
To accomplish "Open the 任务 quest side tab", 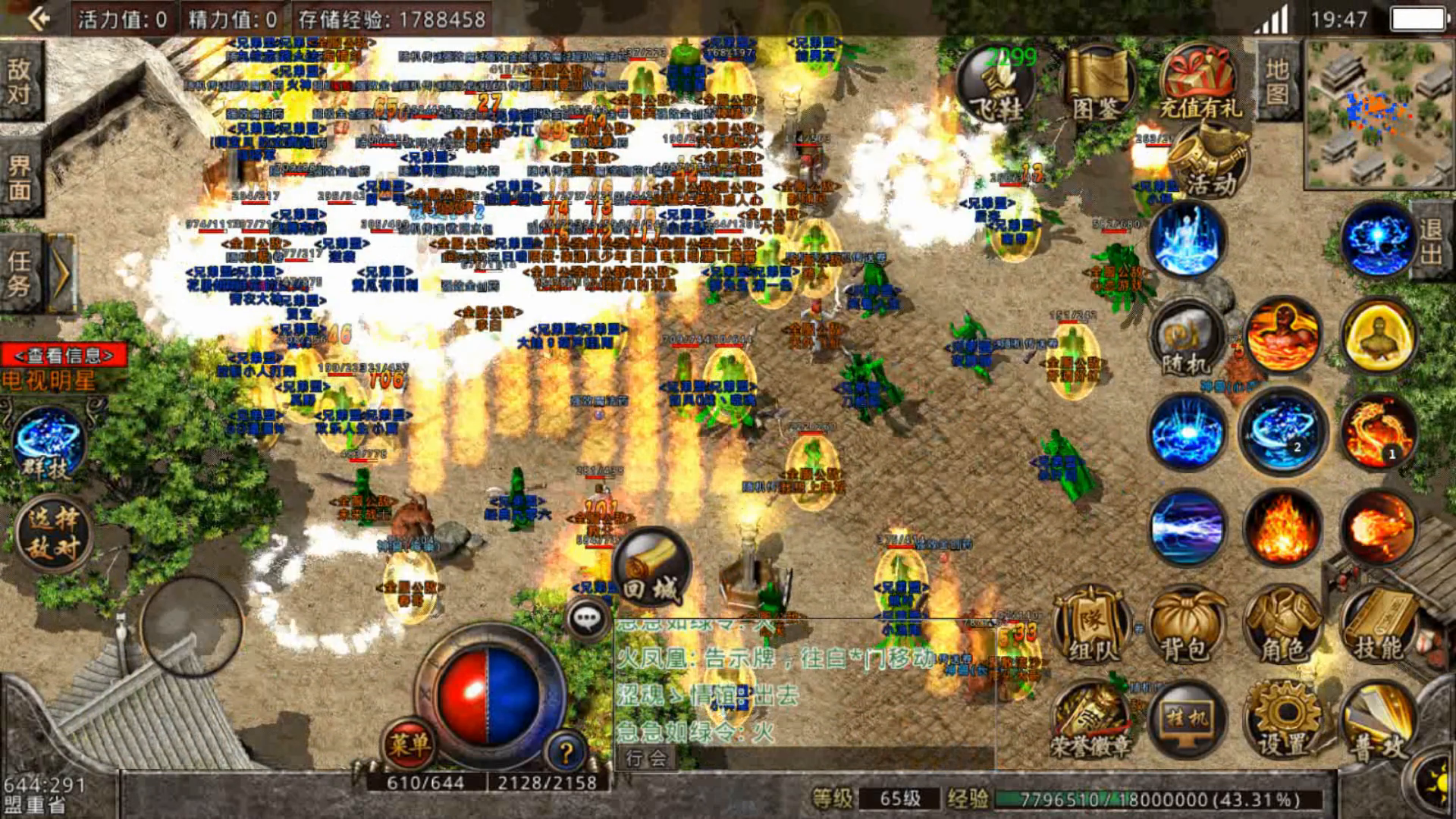I will [x=20, y=273].
